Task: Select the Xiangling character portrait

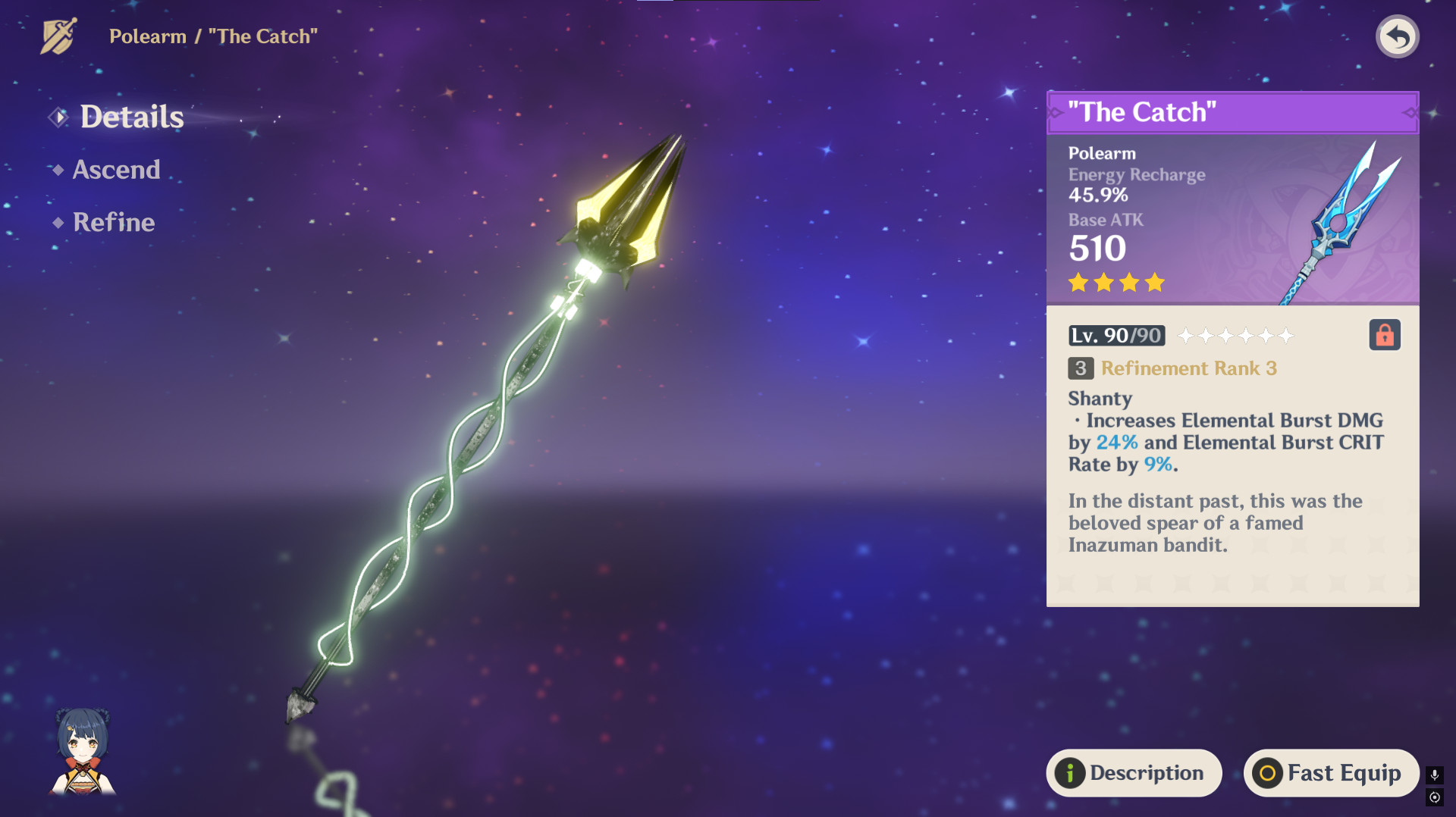Action: (83, 751)
